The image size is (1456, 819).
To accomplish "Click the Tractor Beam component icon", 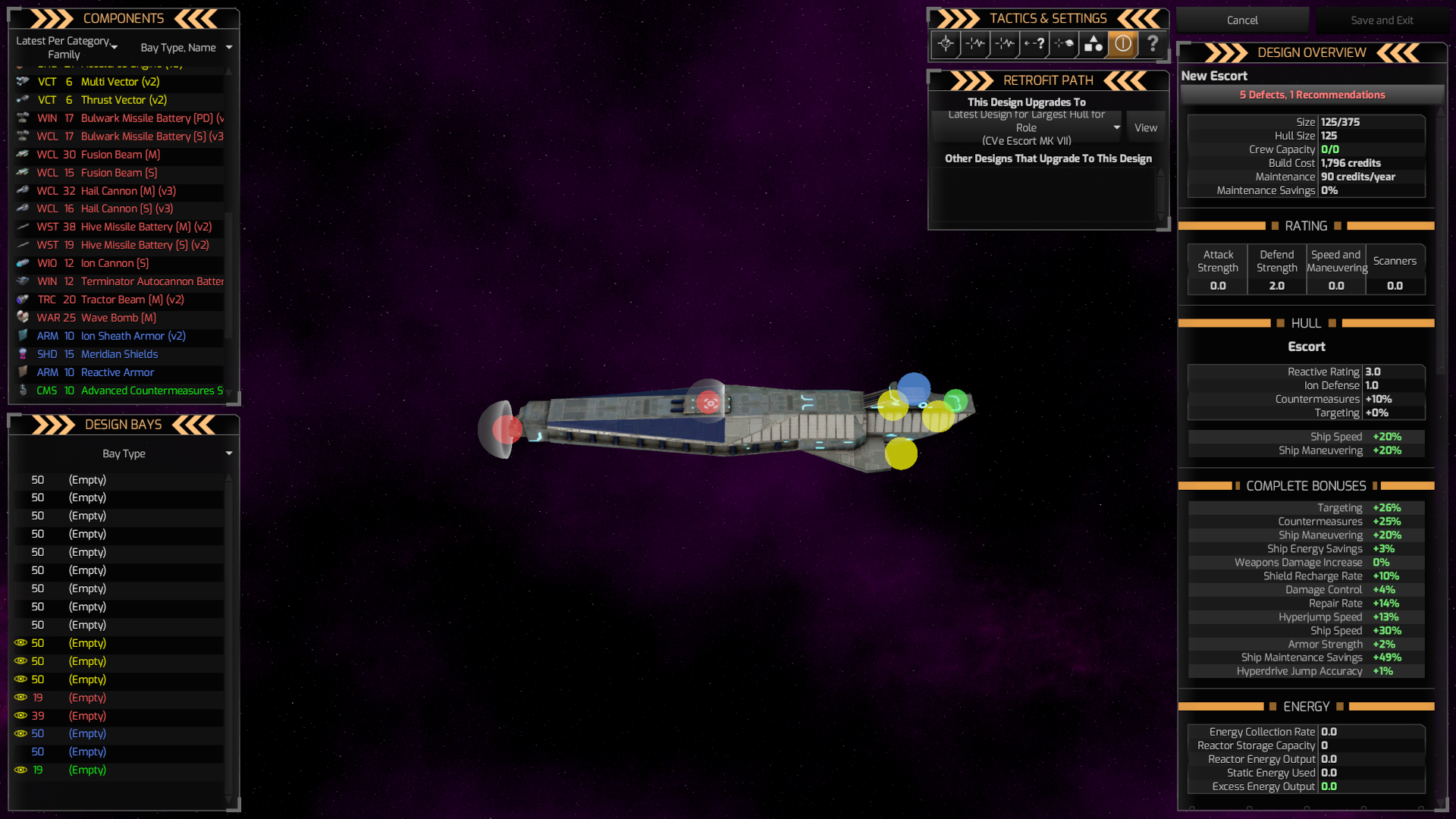I will pos(22,300).
